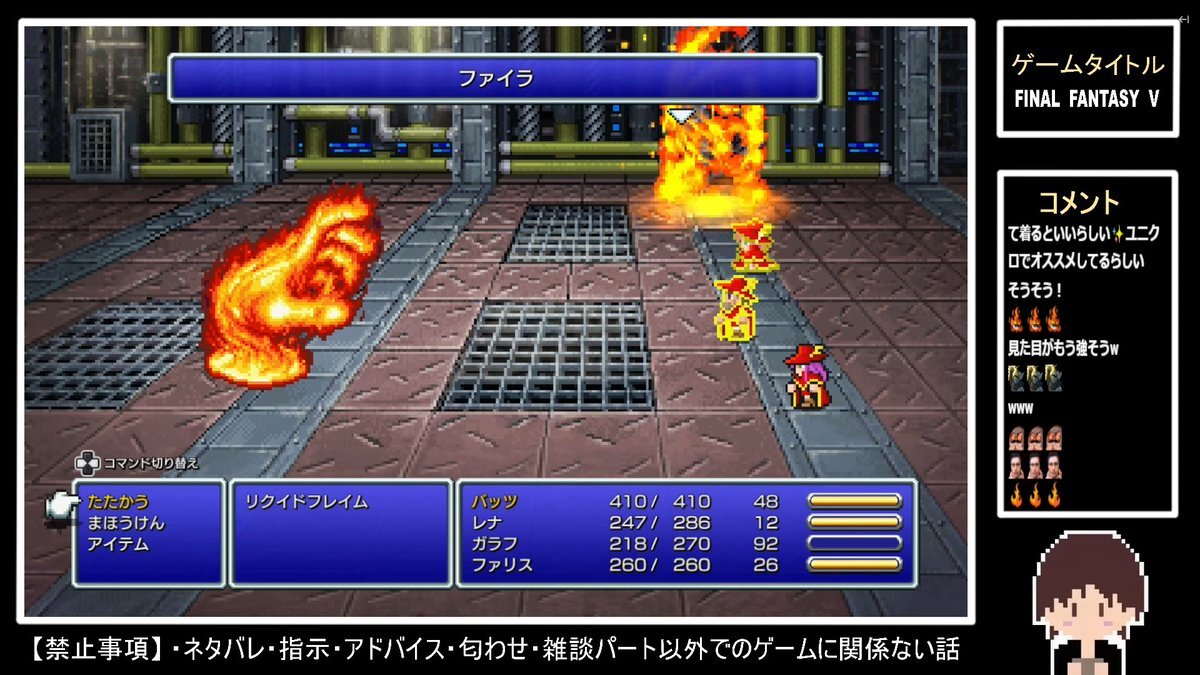Open the アイテム command
The width and height of the screenshot is (1200, 675).
click(x=119, y=544)
